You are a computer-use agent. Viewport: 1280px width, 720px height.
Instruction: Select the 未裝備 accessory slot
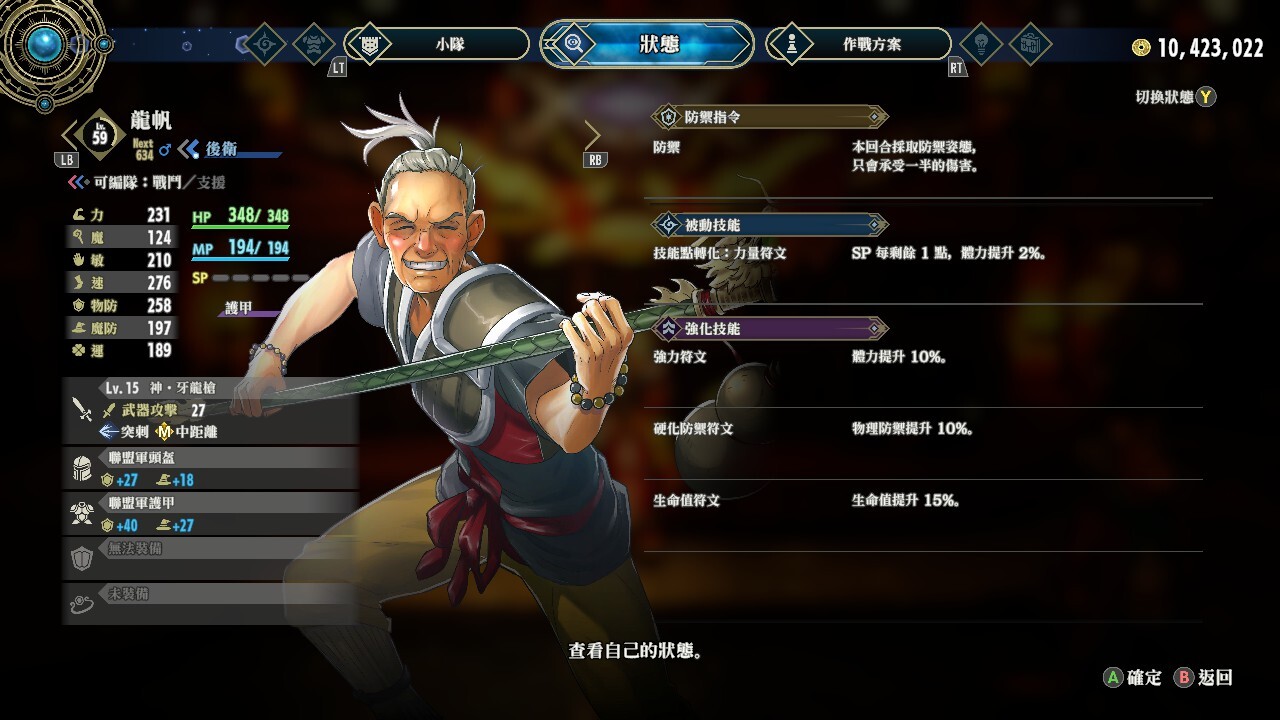(x=210, y=602)
